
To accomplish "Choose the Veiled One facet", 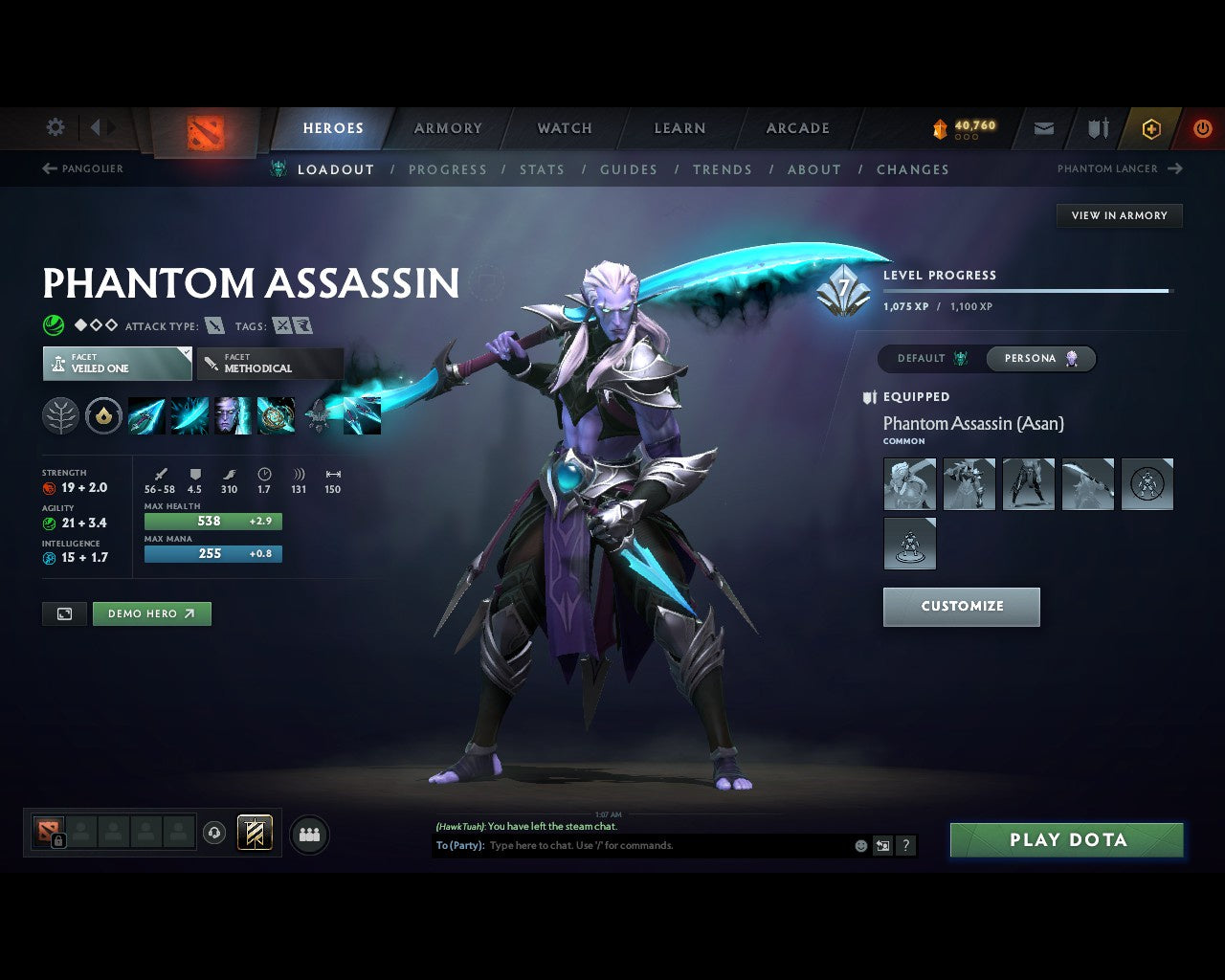I will point(117,364).
